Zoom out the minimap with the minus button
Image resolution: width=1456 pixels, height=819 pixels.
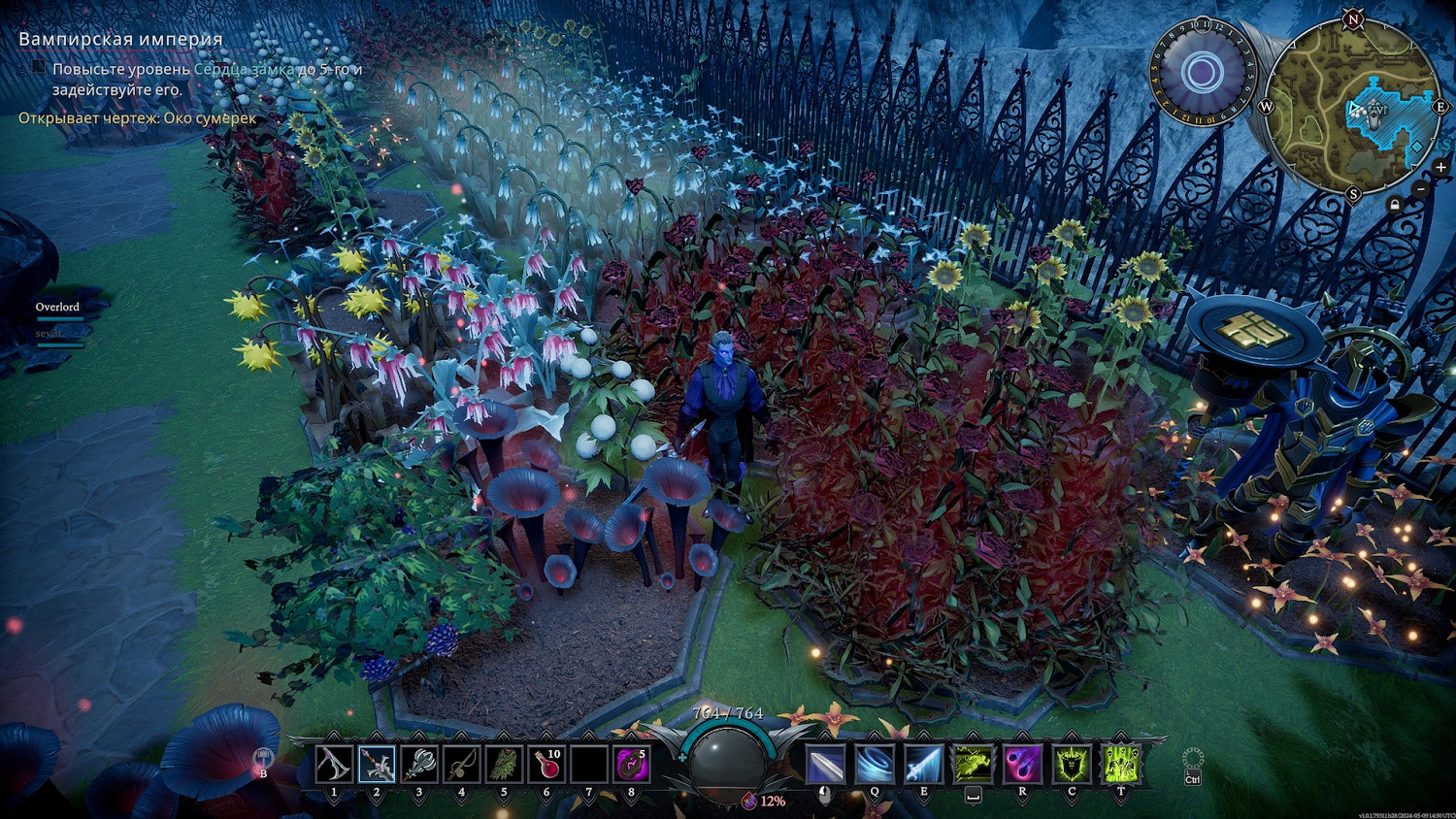(x=1420, y=190)
